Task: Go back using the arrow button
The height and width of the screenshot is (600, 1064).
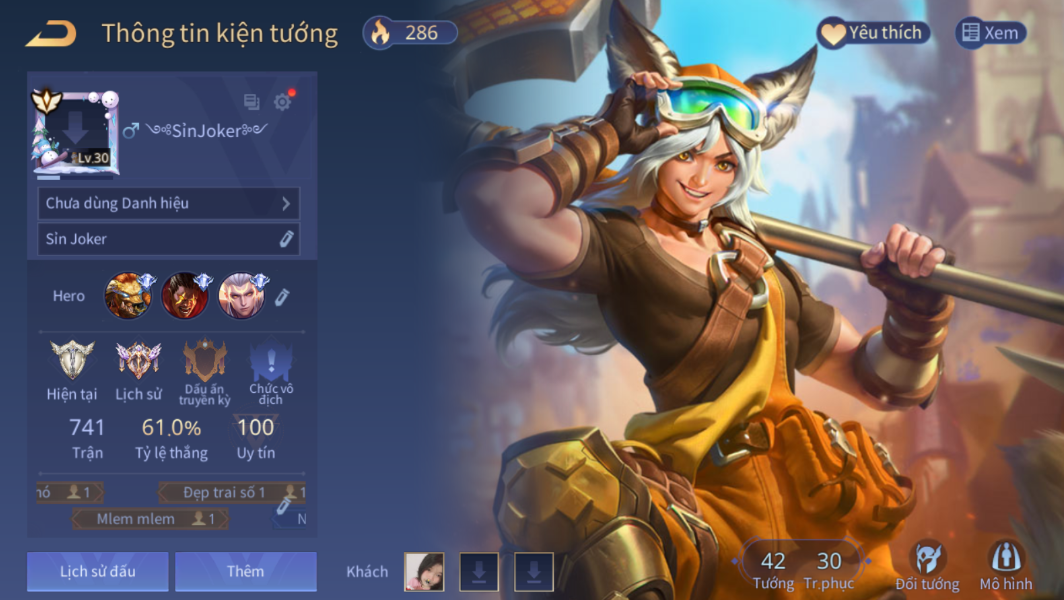Action: (x=51, y=34)
